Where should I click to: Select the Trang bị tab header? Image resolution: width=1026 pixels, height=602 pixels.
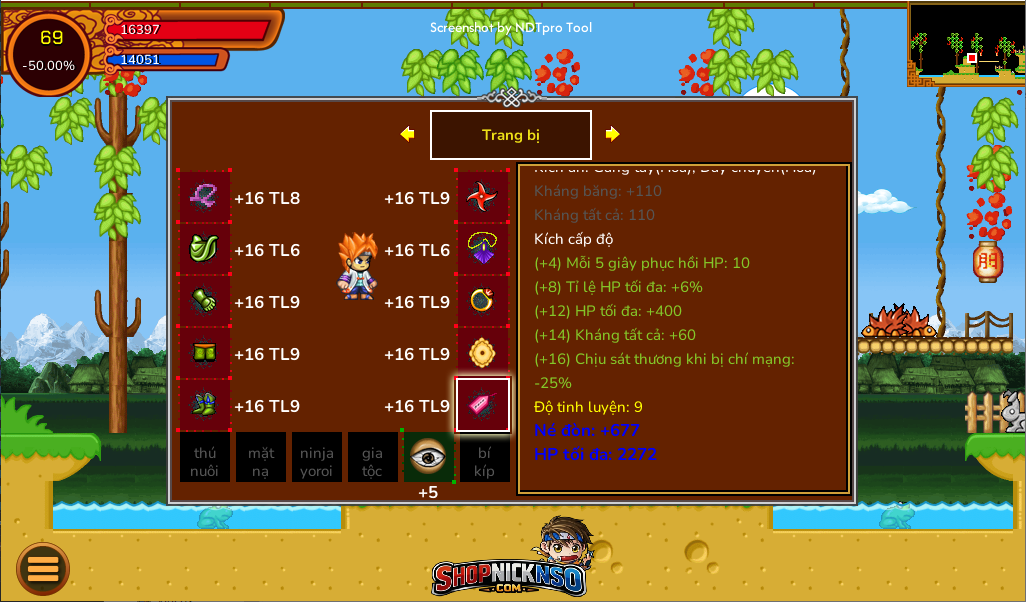tap(510, 135)
